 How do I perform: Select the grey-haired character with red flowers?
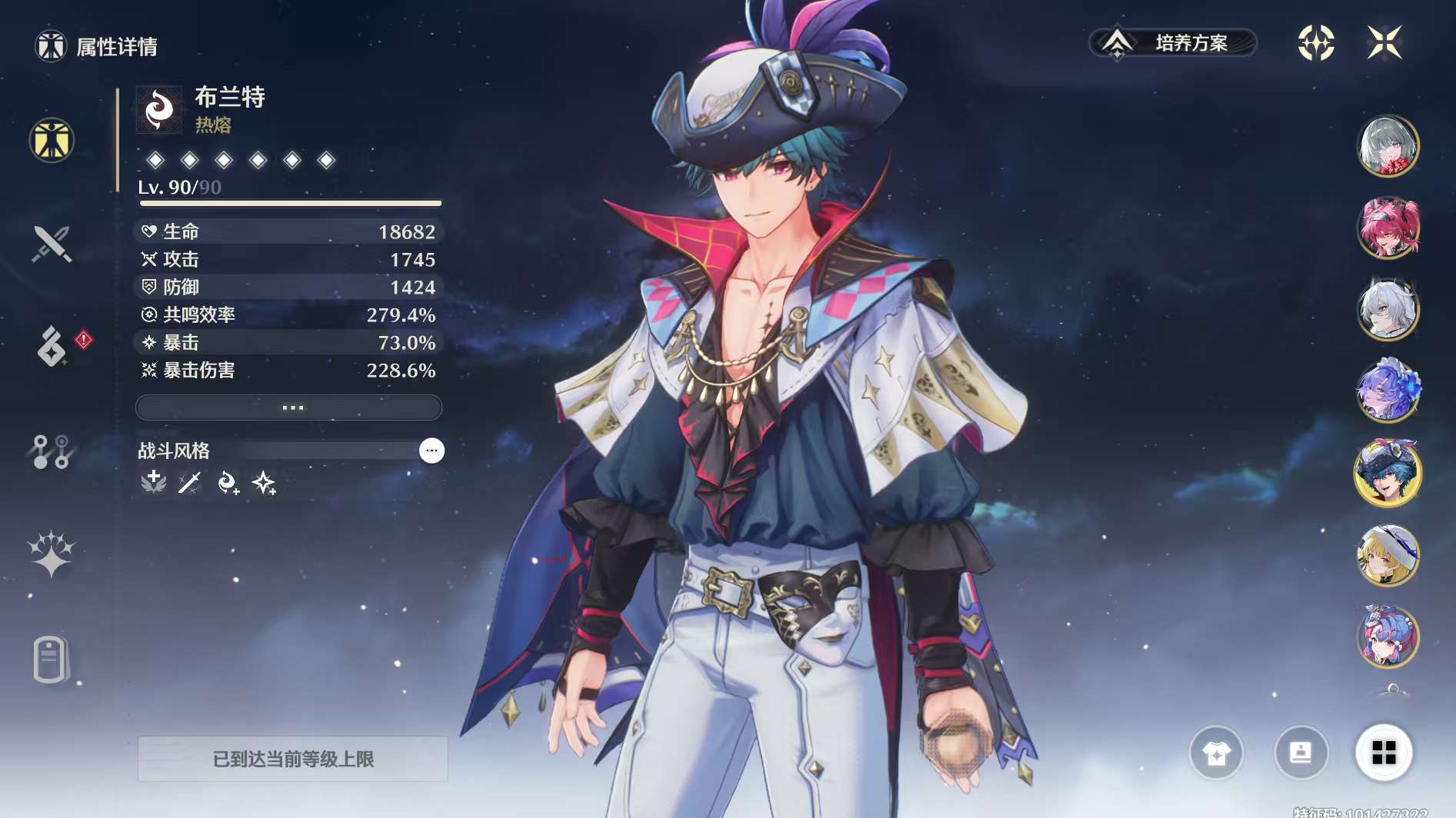coord(1388,146)
